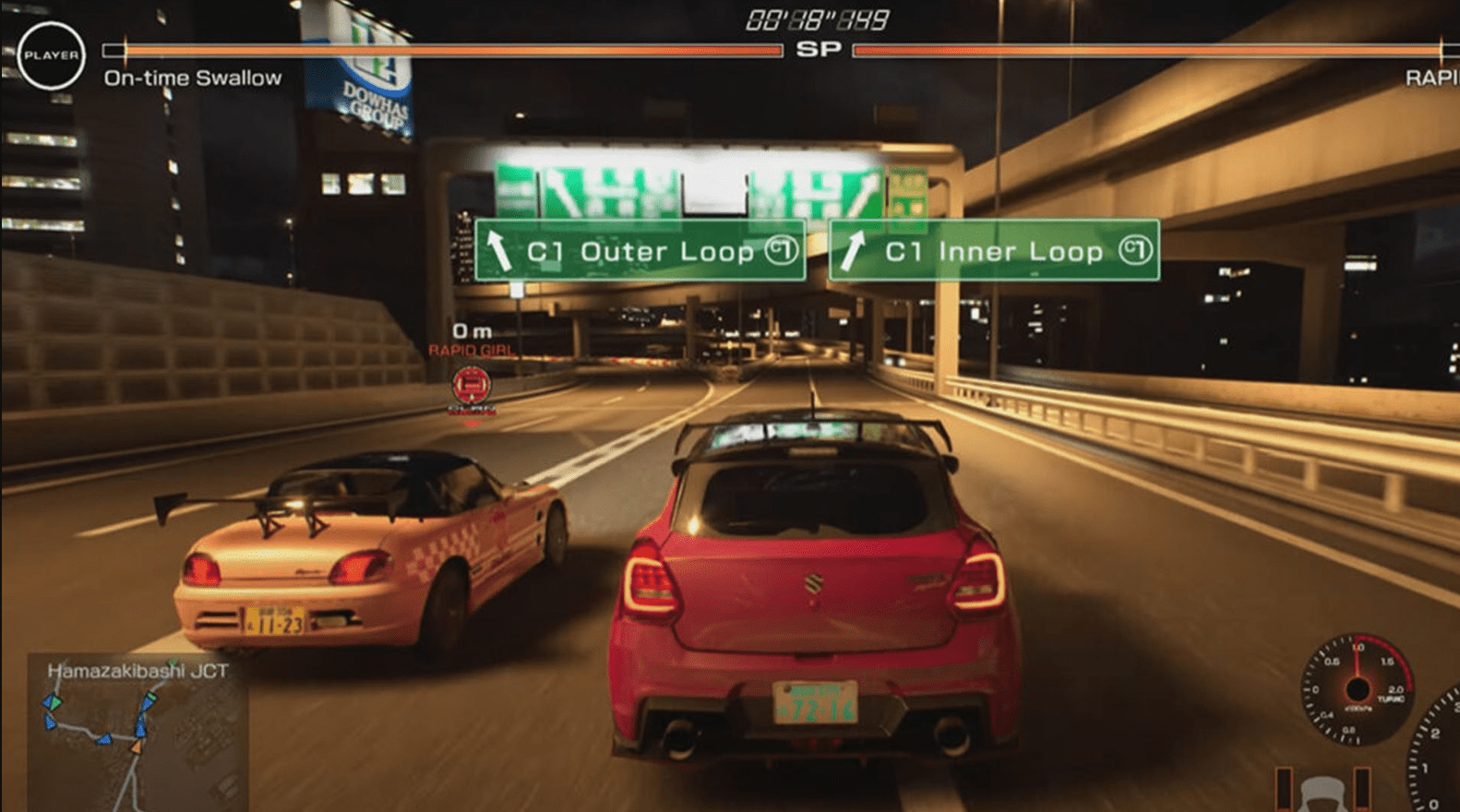
Task: Toggle the C1 Outer Loop route option
Action: click(640, 251)
